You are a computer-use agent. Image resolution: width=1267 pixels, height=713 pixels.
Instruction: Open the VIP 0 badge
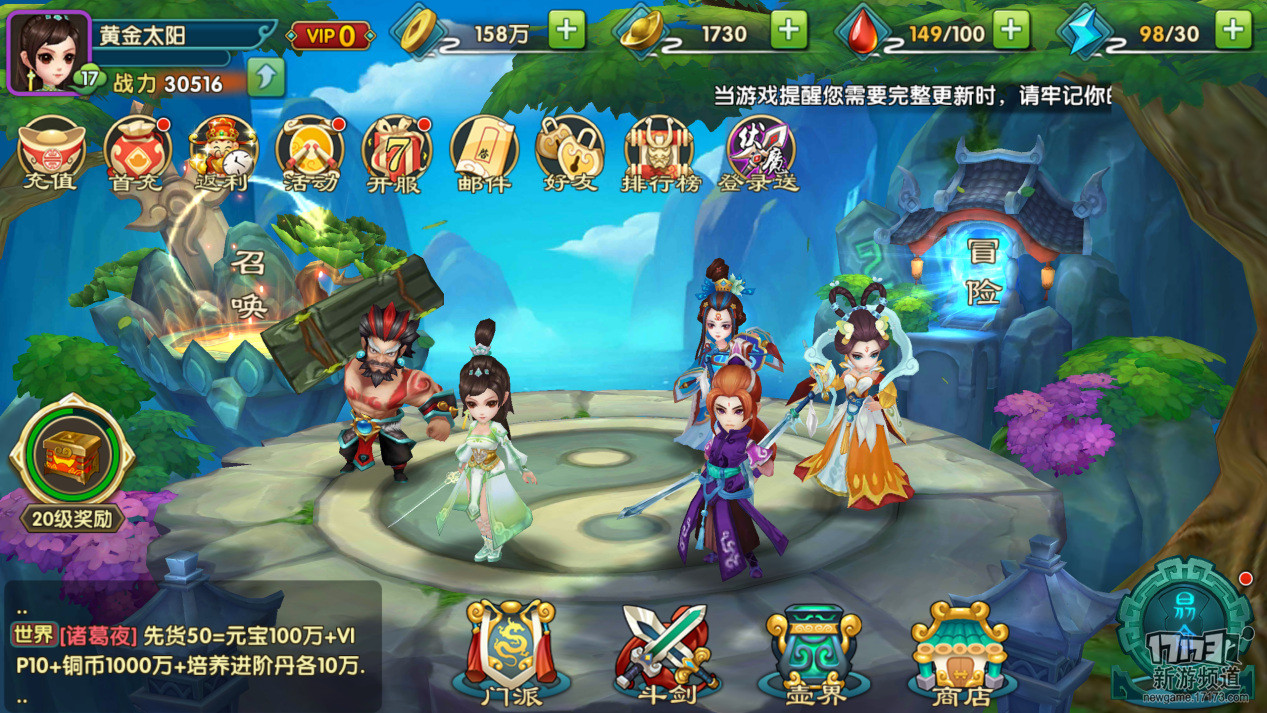(x=330, y=36)
